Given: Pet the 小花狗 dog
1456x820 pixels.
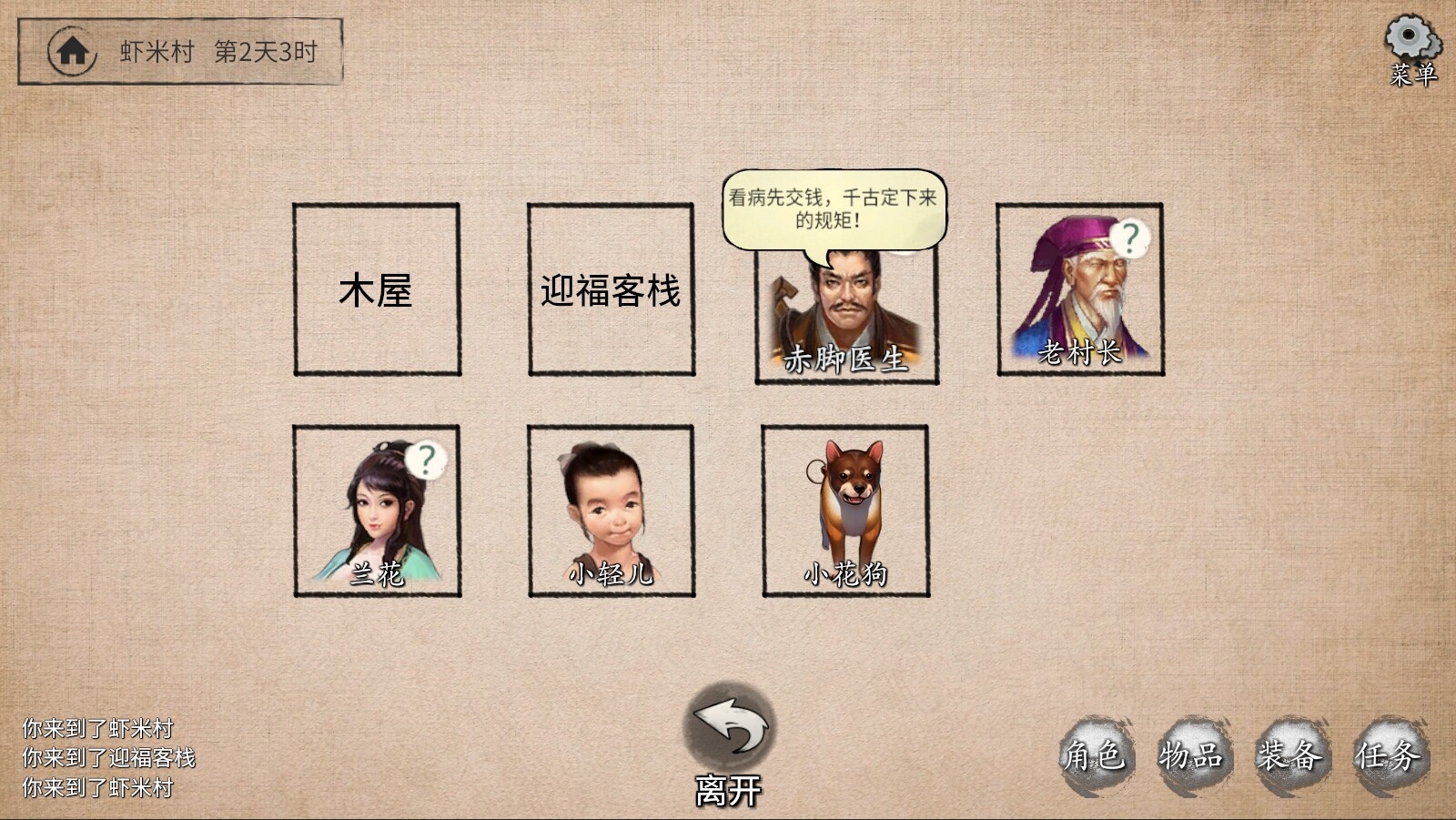Looking at the screenshot, I should point(844,510).
